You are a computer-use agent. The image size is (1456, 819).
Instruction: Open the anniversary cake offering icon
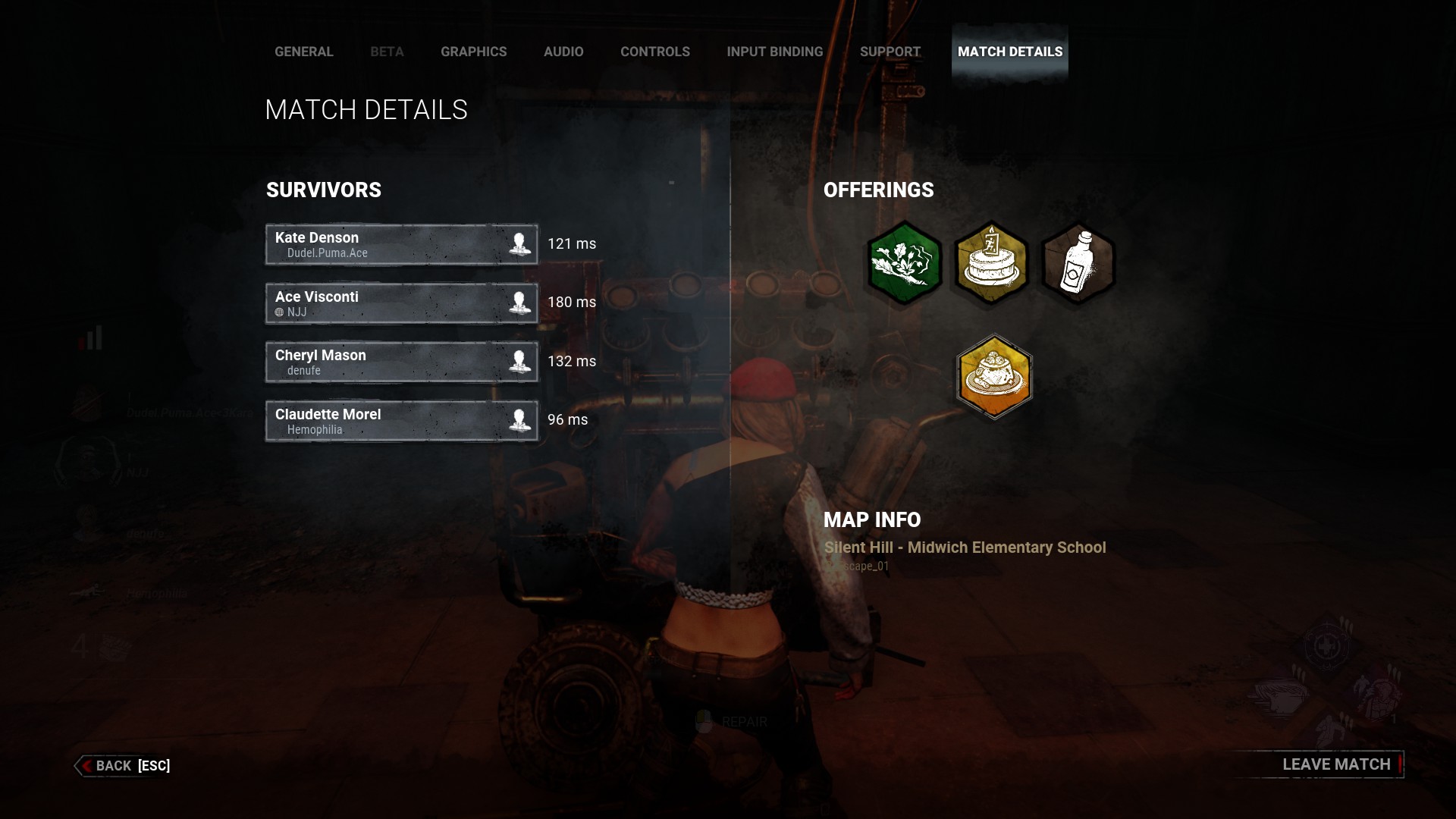(x=992, y=264)
